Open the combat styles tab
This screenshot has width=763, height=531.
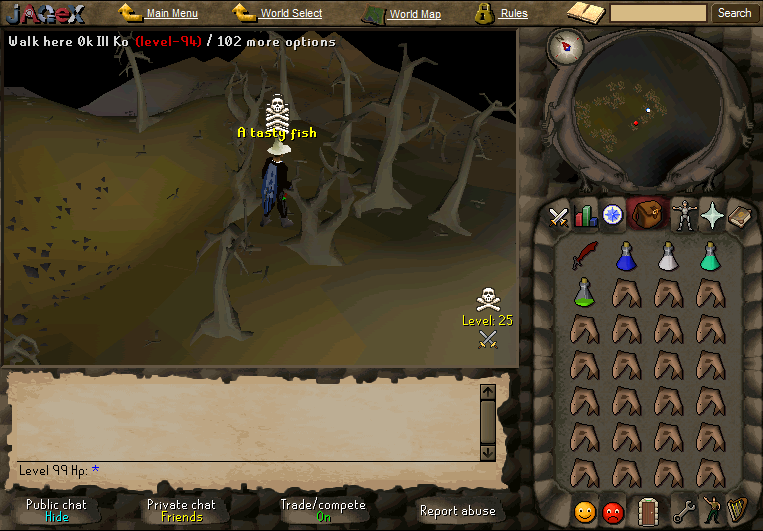point(558,215)
